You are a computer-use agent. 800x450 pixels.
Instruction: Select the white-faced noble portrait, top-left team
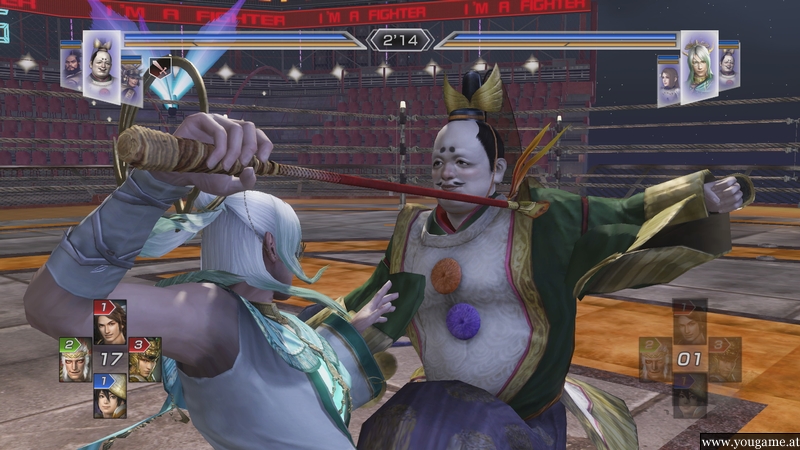click(x=102, y=67)
